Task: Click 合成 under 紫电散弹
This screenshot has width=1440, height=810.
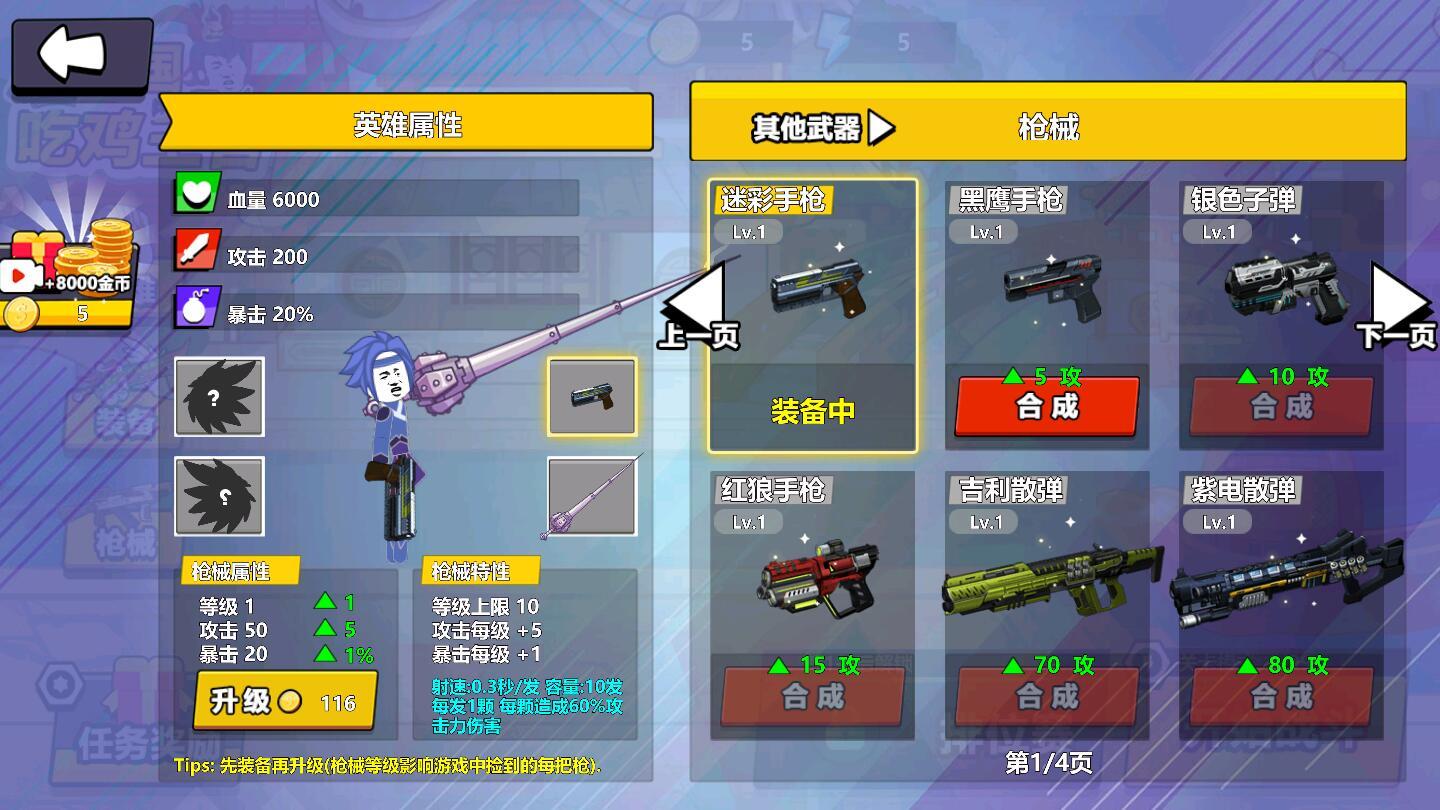Action: pyautogui.click(x=1281, y=697)
